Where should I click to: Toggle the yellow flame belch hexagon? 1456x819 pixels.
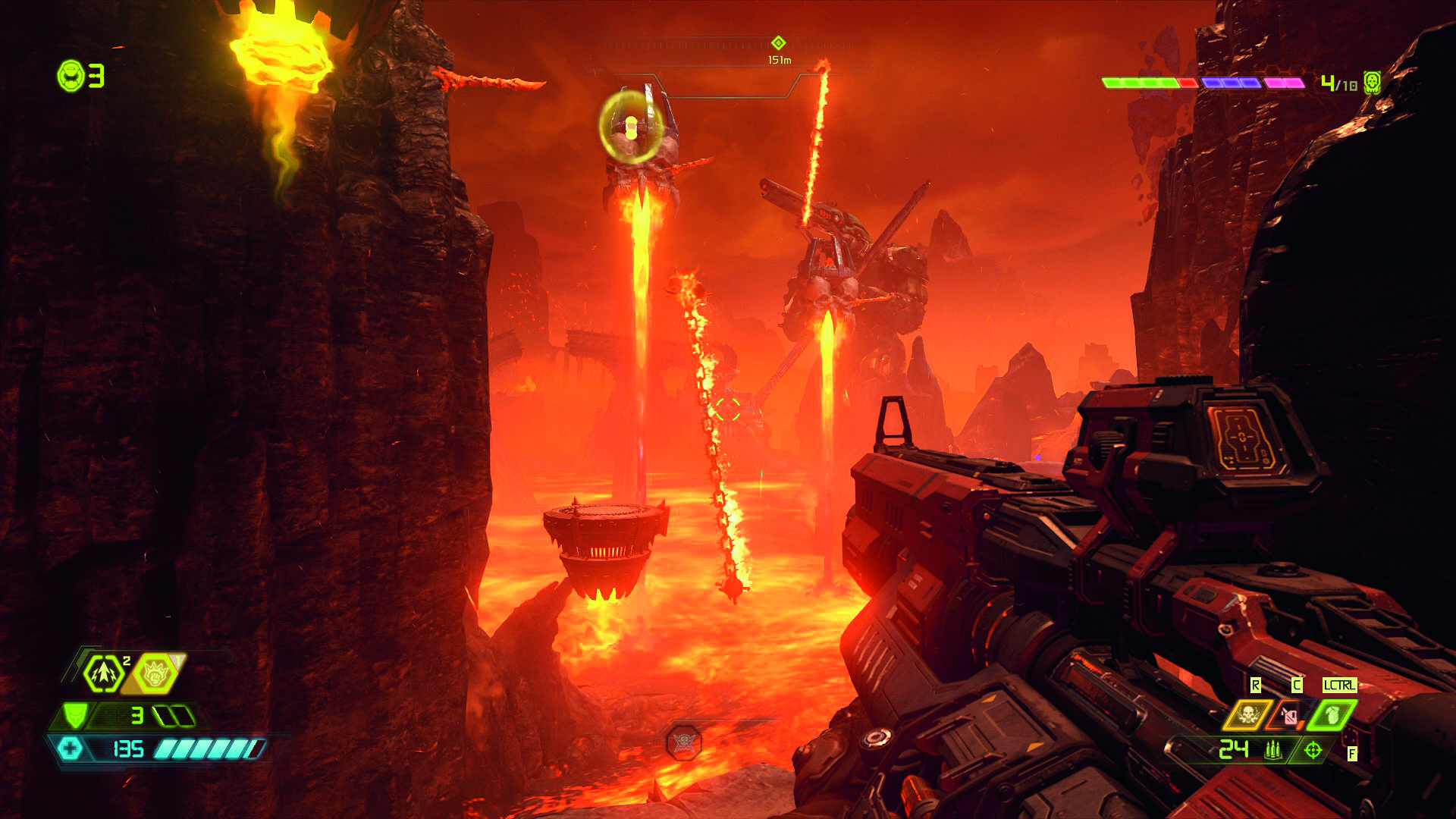pyautogui.click(x=155, y=672)
